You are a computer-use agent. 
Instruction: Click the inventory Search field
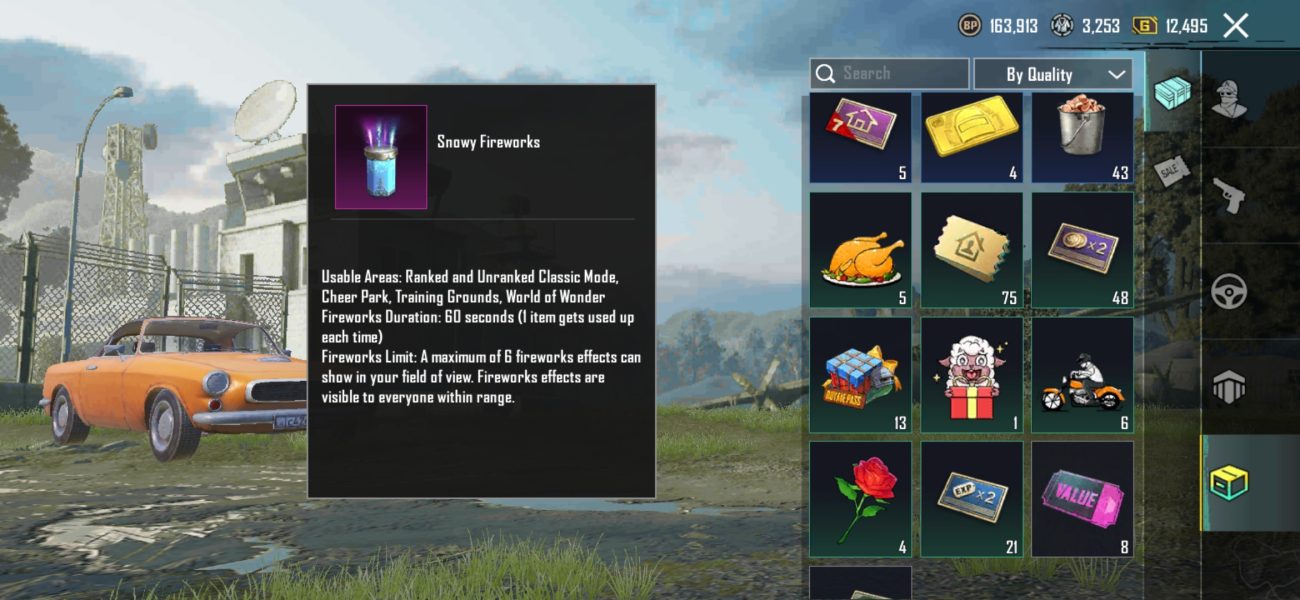tap(889, 74)
